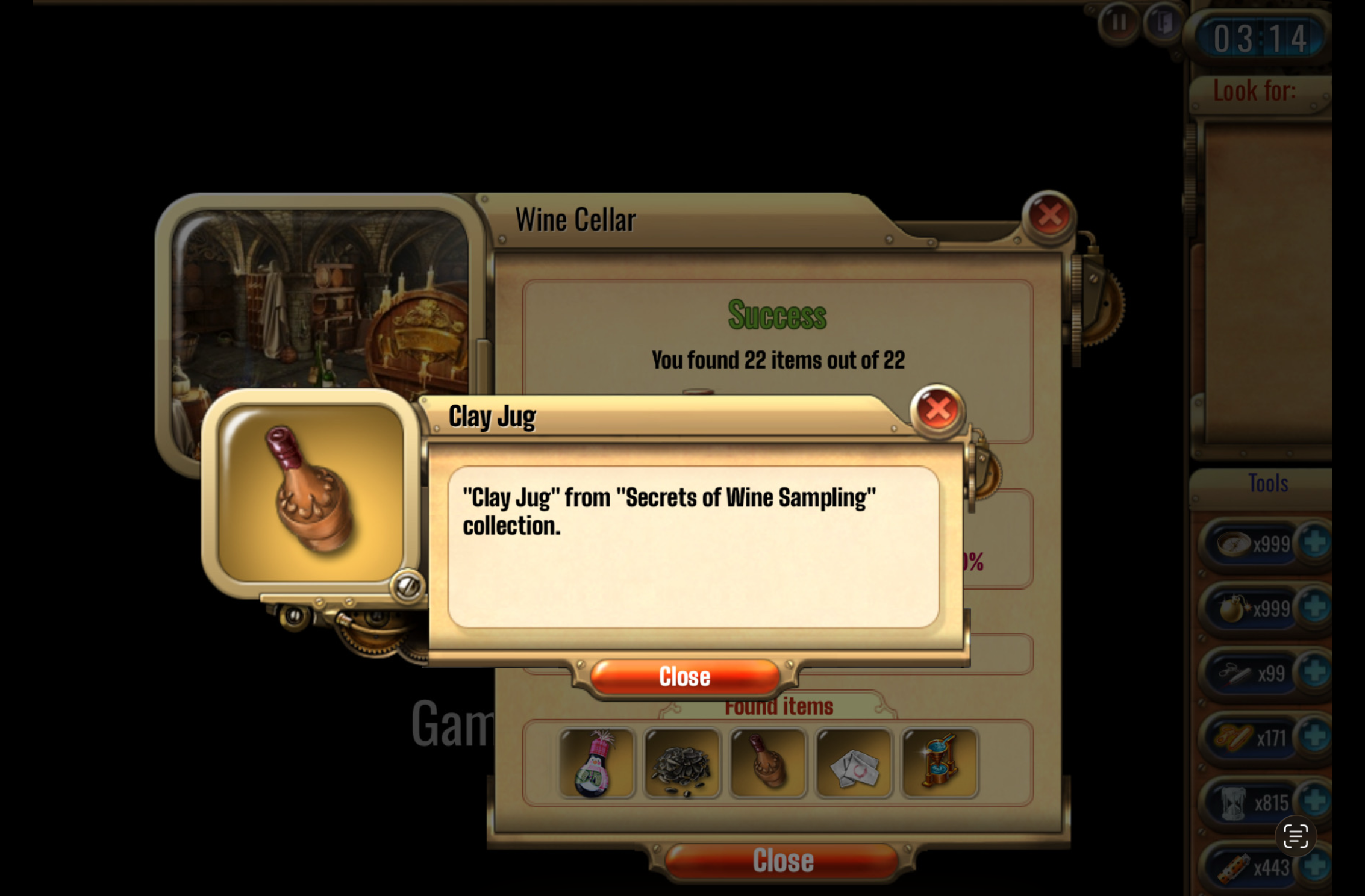The height and width of the screenshot is (896, 1365).
Task: Select the penguin lightbulb found item
Action: click(x=596, y=764)
